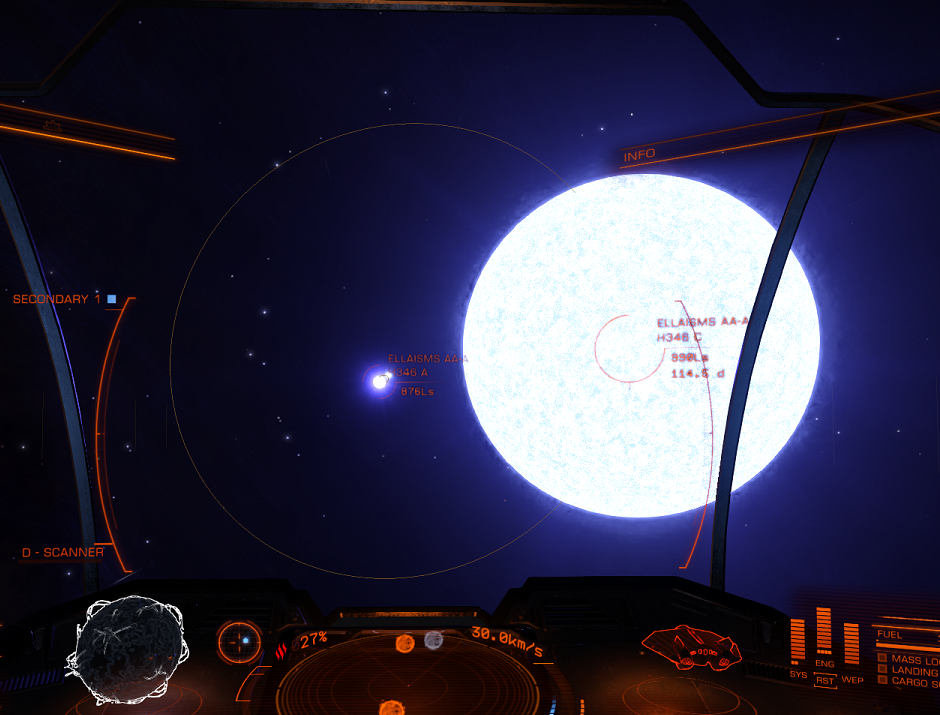Select the ship hologram display
Viewport: 940px width, 715px height.
point(692,648)
